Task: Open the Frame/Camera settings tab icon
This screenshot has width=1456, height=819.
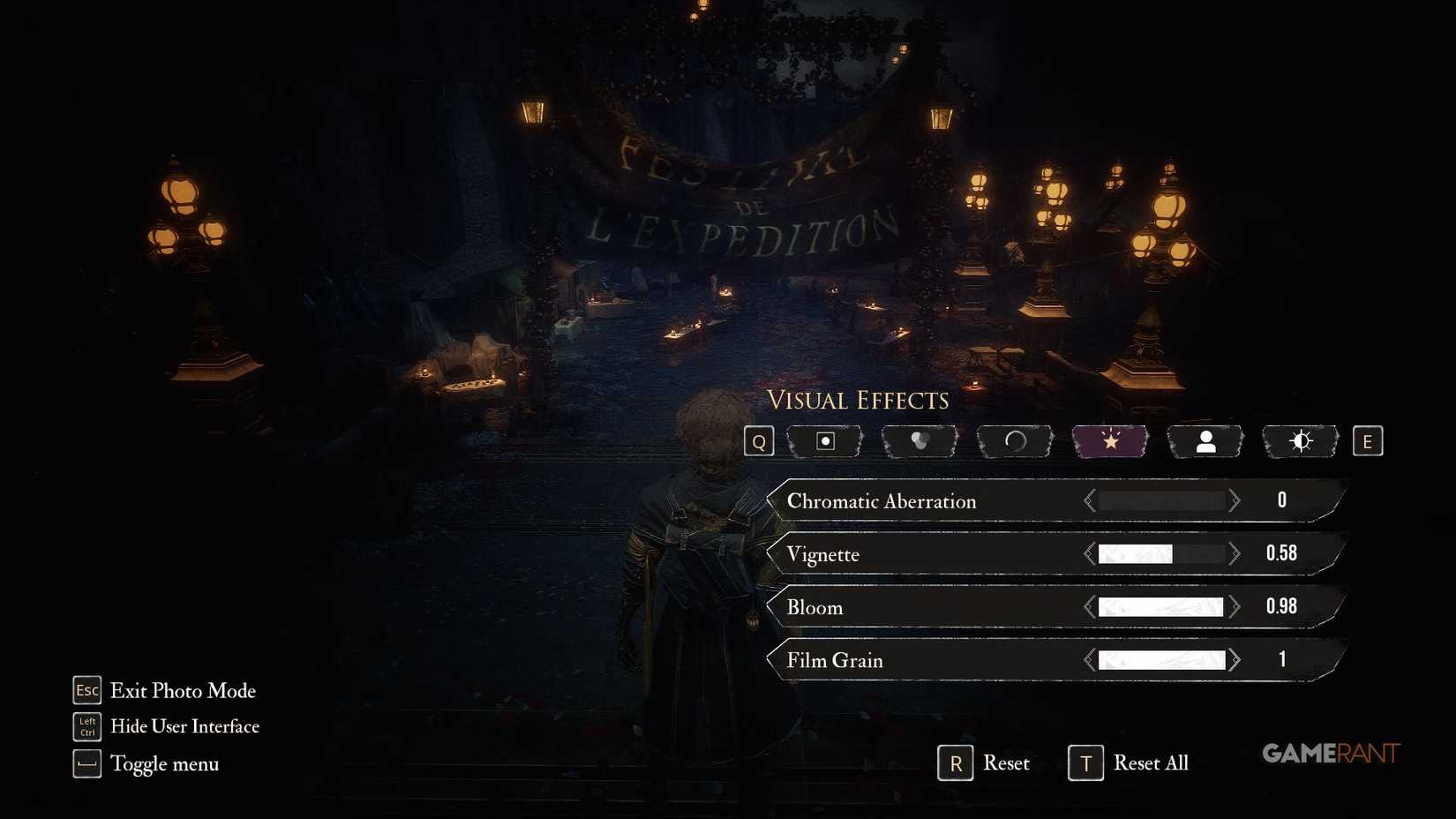Action: click(824, 441)
